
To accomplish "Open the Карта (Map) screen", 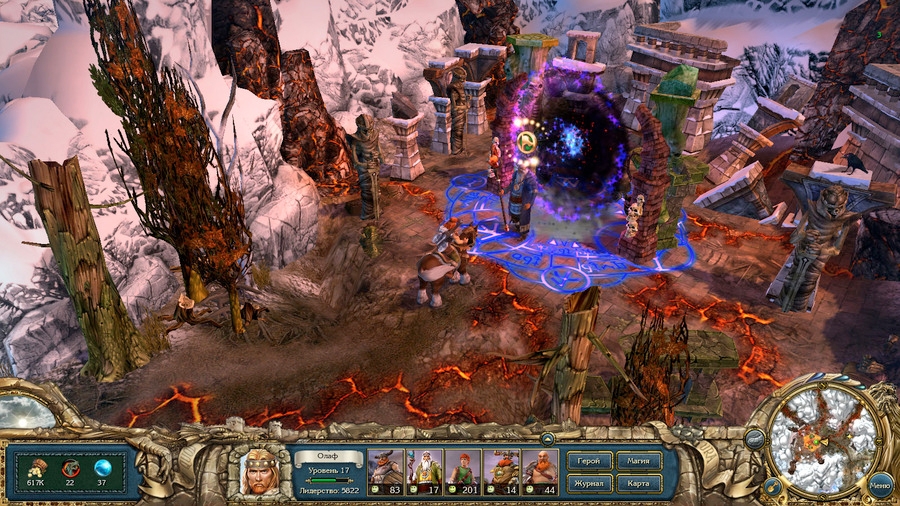I will point(639,484).
